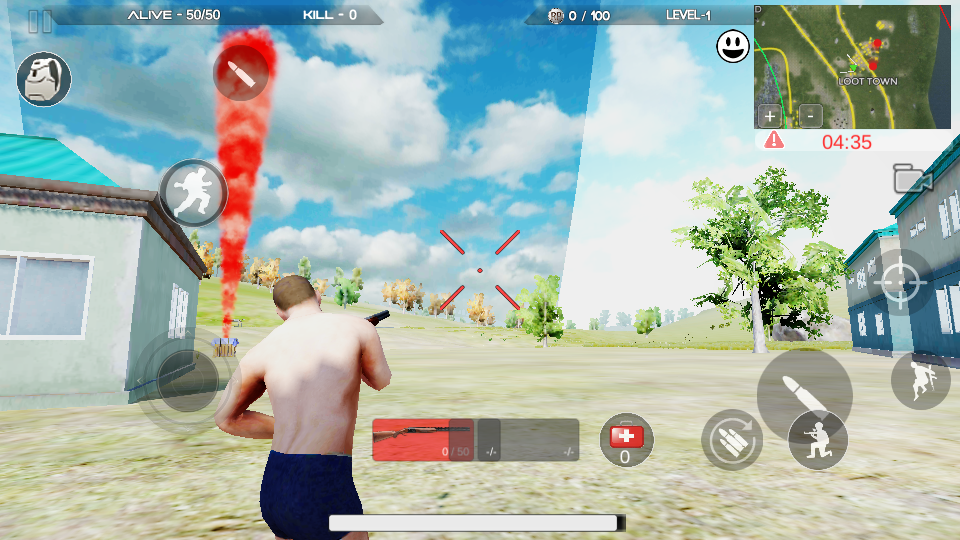Pause the game with the pause icon

(40, 21)
